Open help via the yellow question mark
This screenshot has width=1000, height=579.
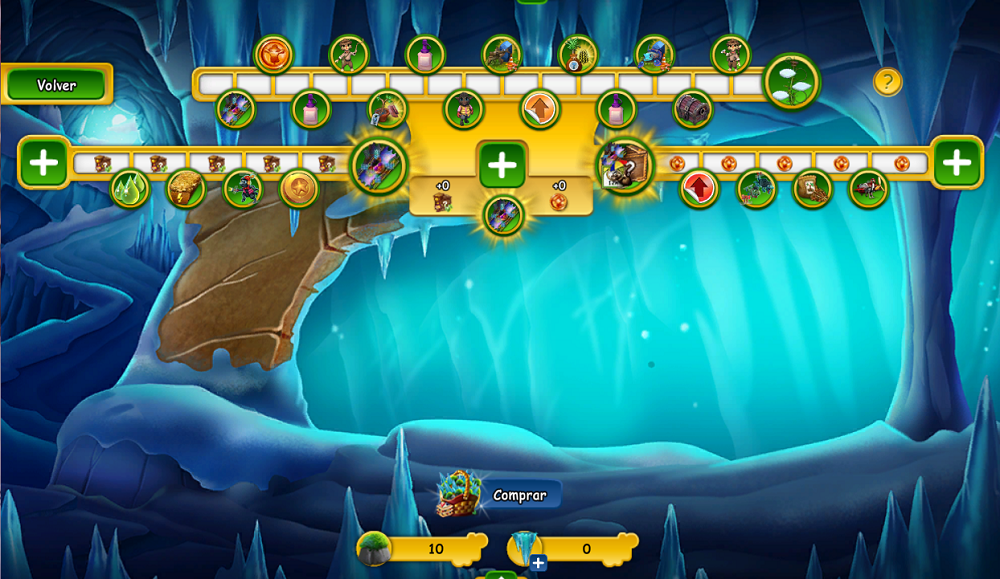pos(887,81)
